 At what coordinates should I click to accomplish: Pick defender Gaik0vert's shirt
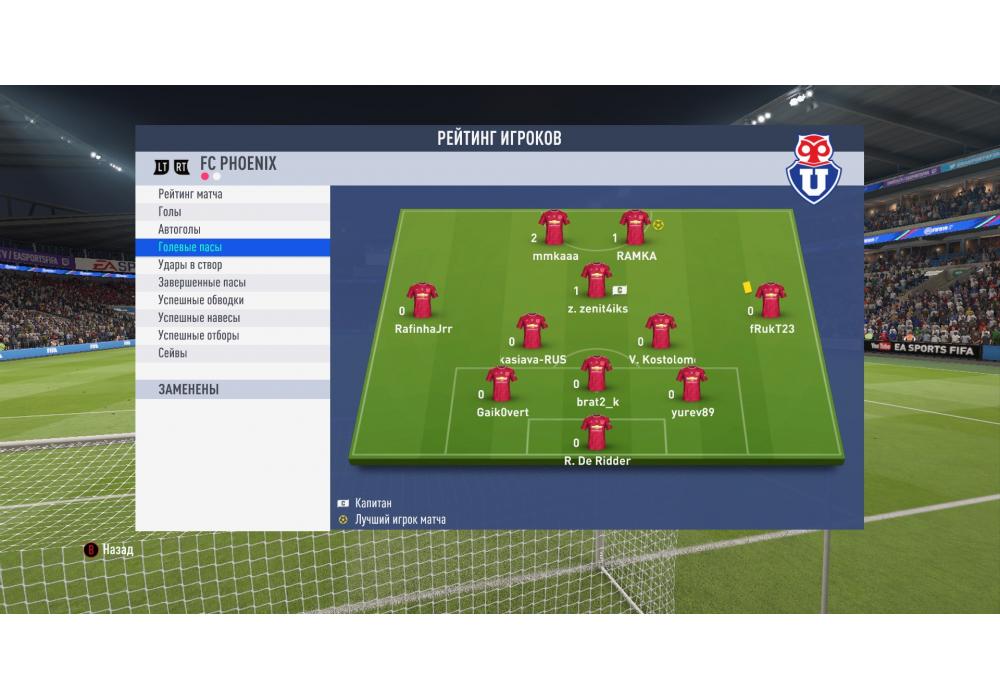501,384
